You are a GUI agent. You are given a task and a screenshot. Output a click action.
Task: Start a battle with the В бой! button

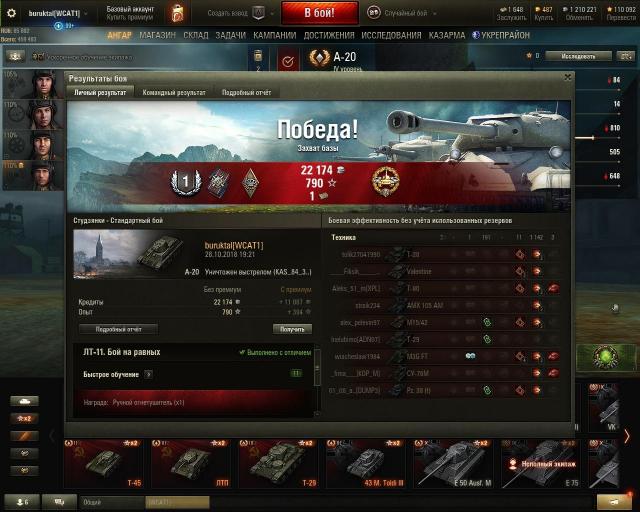[x=319, y=13]
